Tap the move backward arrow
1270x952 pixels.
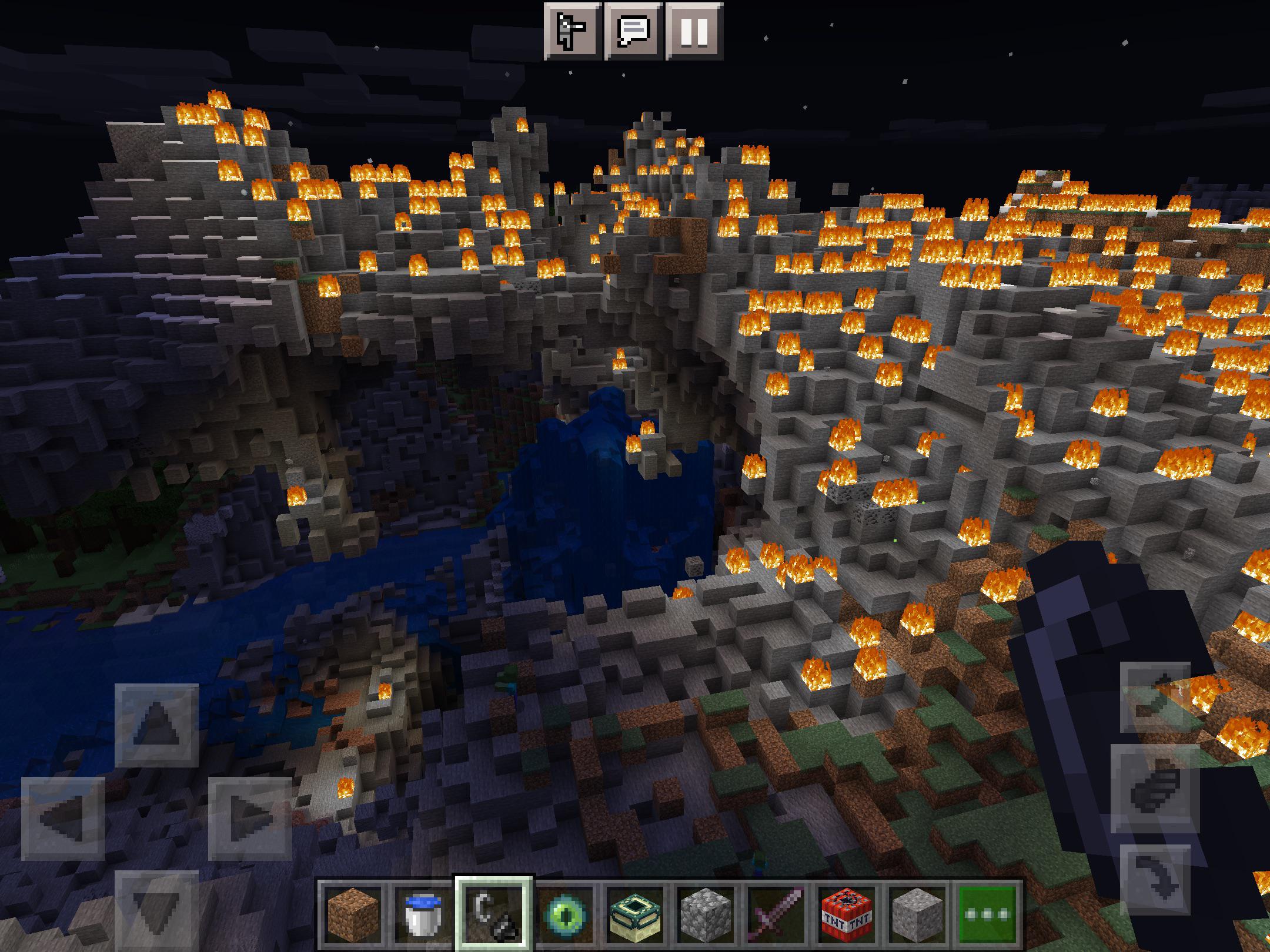[x=156, y=911]
